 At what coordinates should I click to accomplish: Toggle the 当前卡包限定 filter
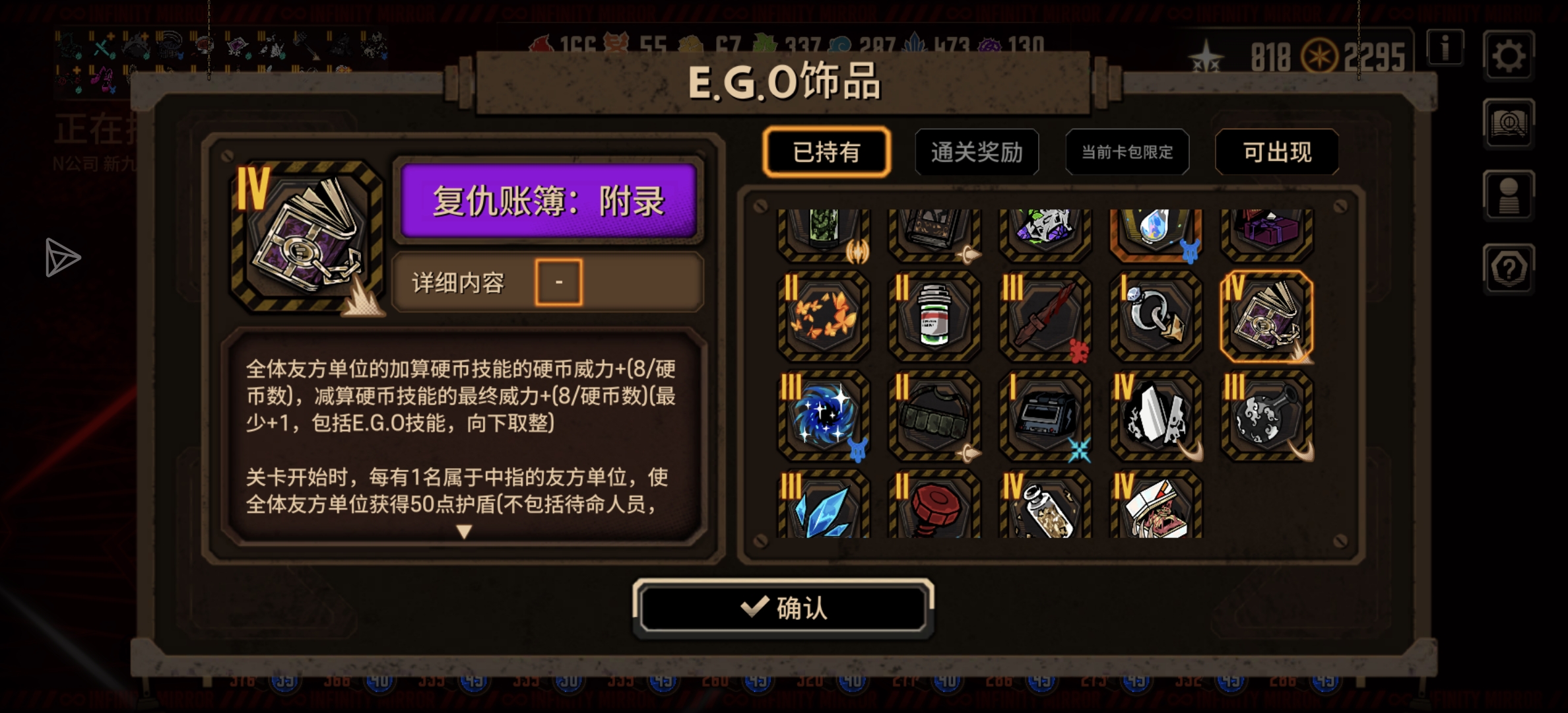(1127, 153)
